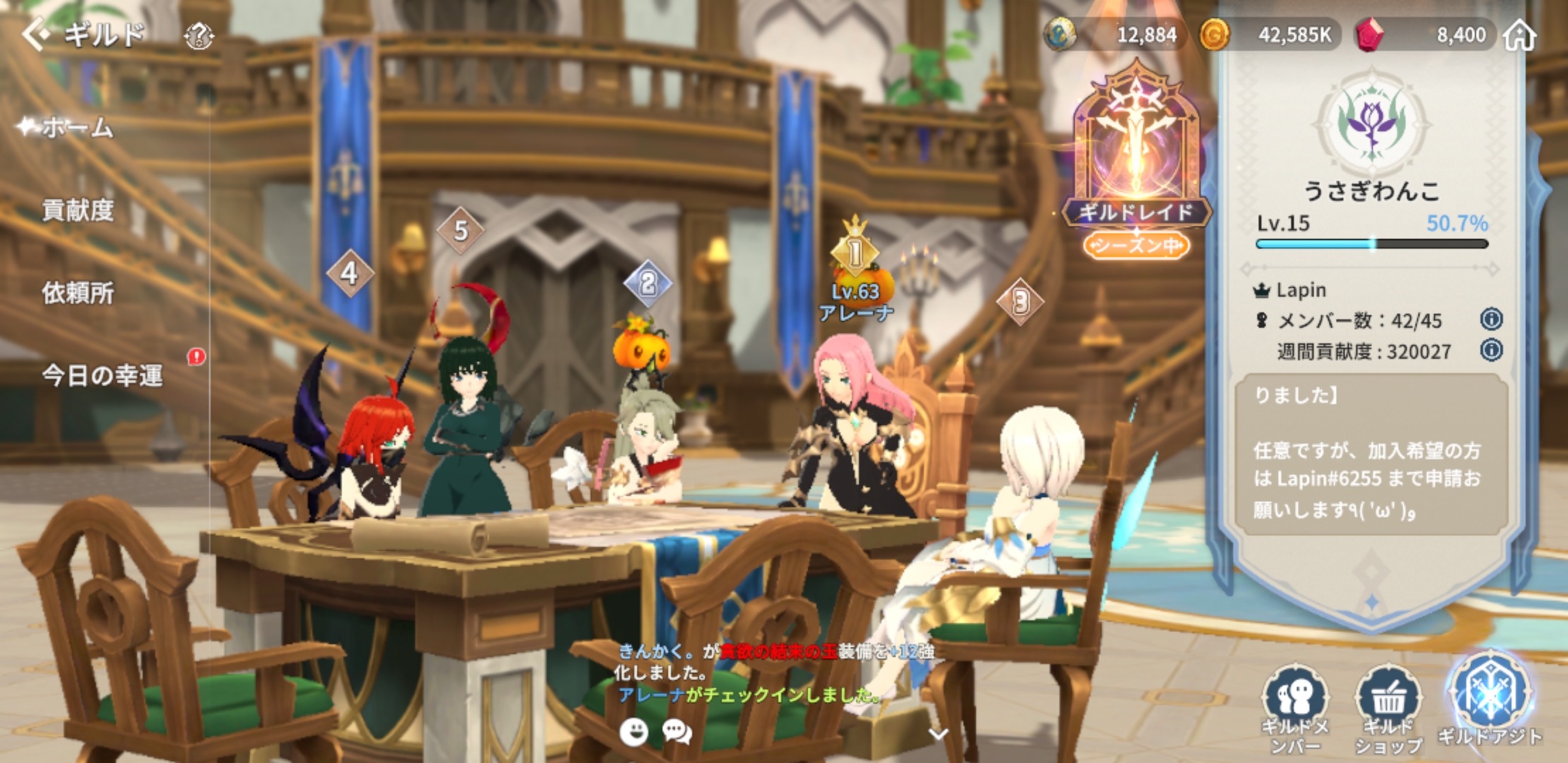Open the chat speech bubble icon

pos(677,732)
